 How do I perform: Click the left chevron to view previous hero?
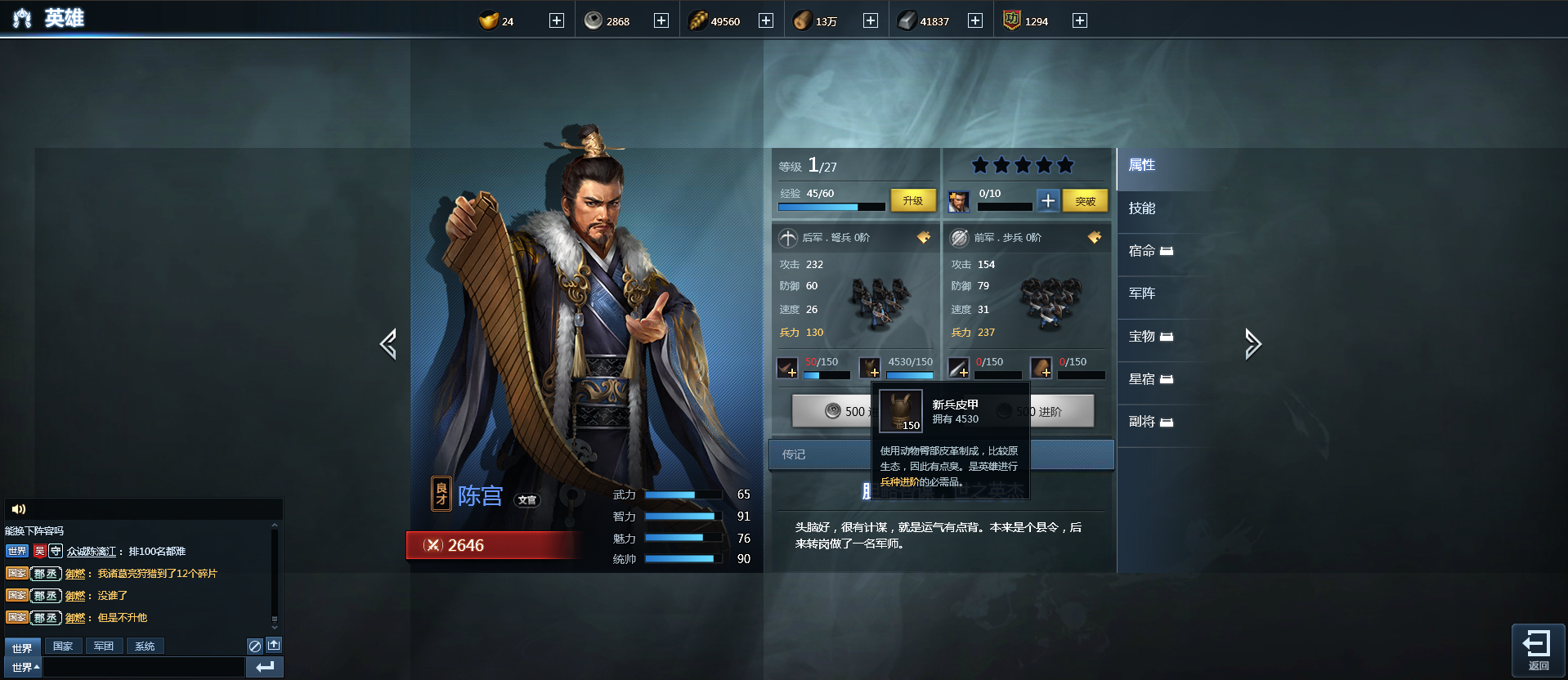click(388, 344)
